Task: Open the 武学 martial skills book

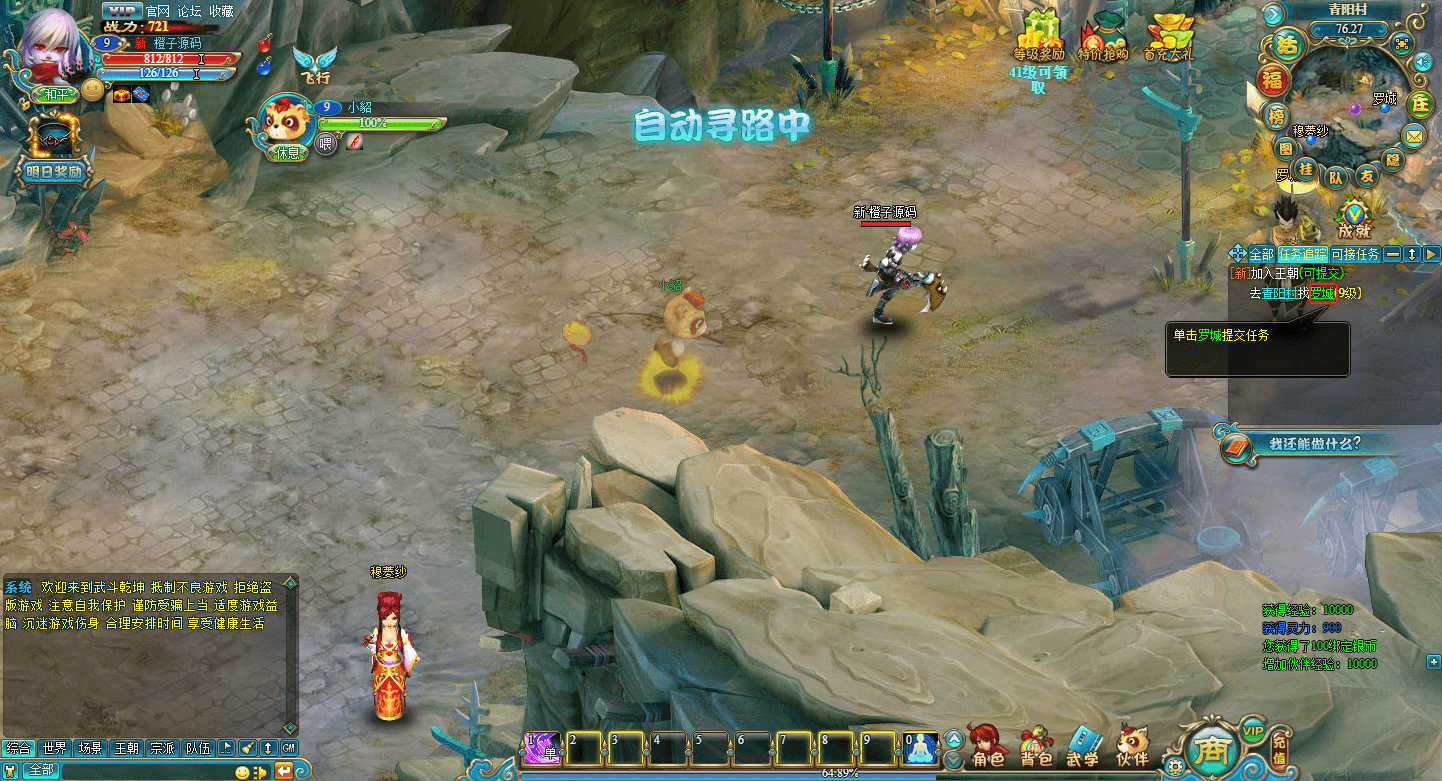Action: (1083, 746)
